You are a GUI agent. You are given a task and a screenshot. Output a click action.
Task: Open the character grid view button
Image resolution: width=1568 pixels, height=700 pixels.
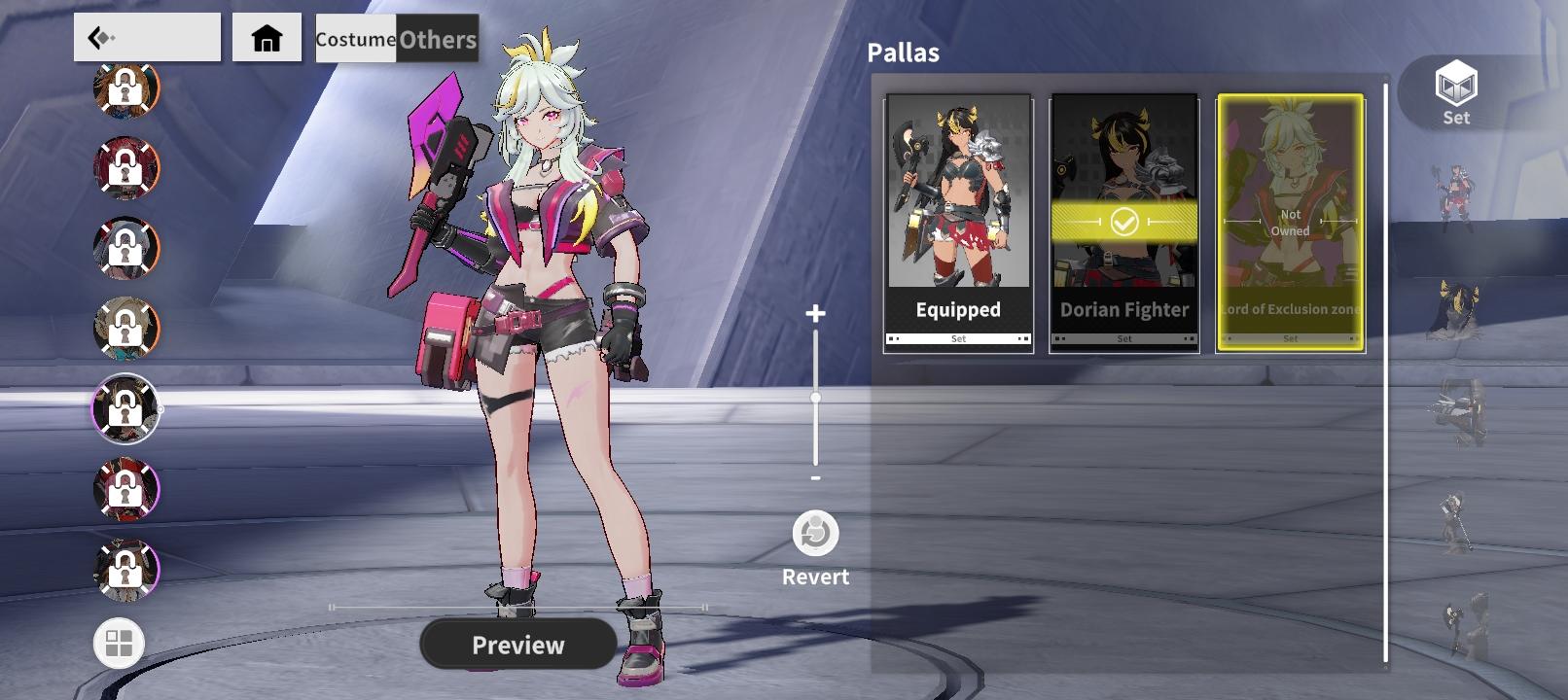tap(119, 643)
